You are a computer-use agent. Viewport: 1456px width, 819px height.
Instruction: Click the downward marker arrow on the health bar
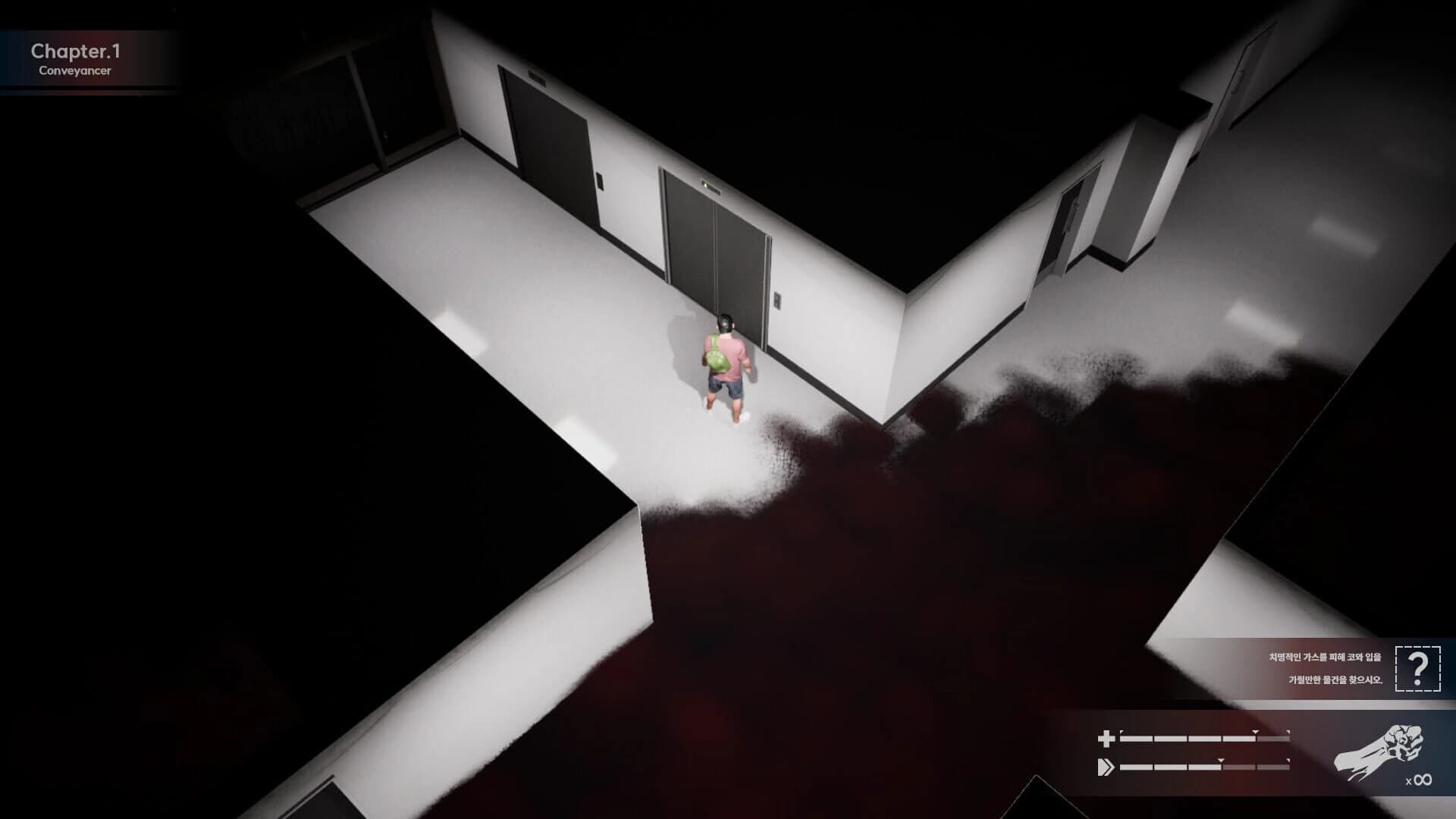click(x=1255, y=733)
